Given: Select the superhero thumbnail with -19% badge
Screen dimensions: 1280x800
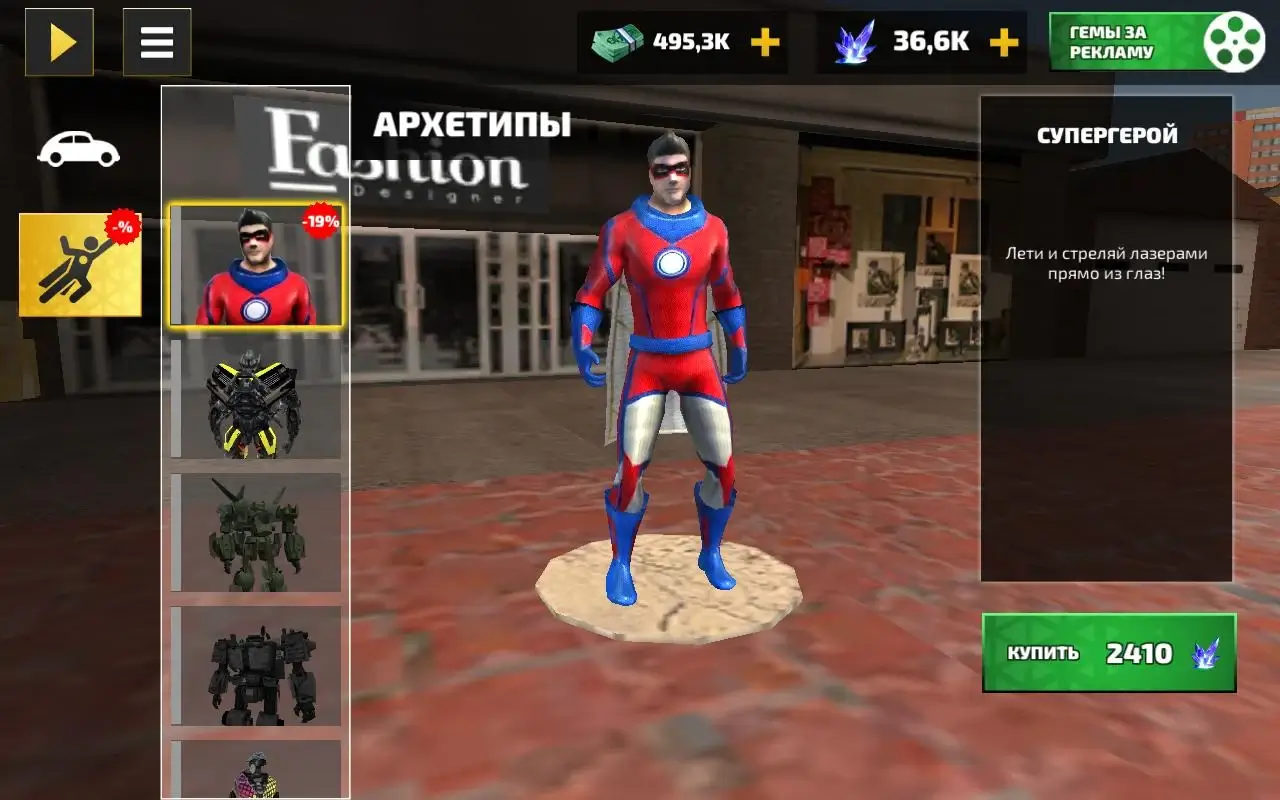Looking at the screenshot, I should (256, 265).
